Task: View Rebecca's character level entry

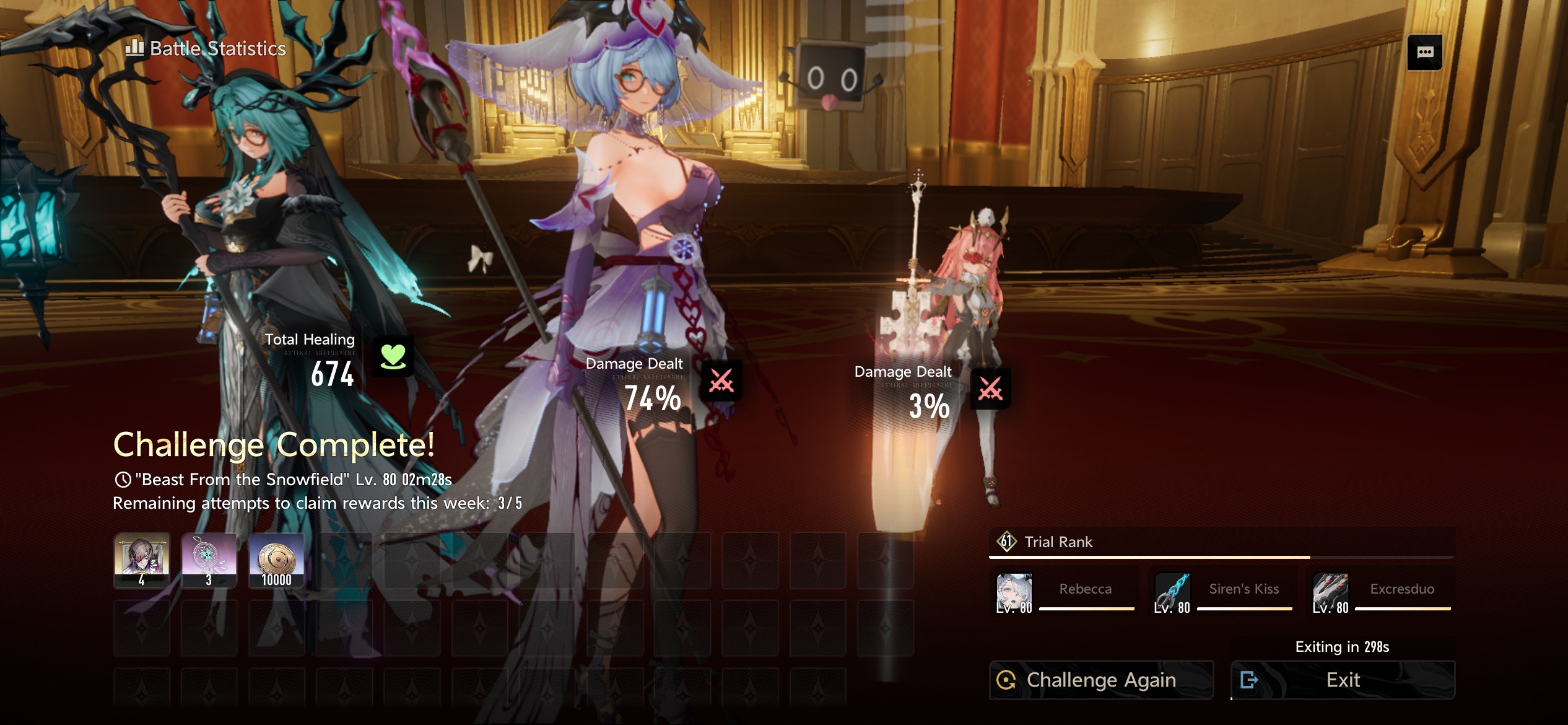Action: click(1065, 592)
